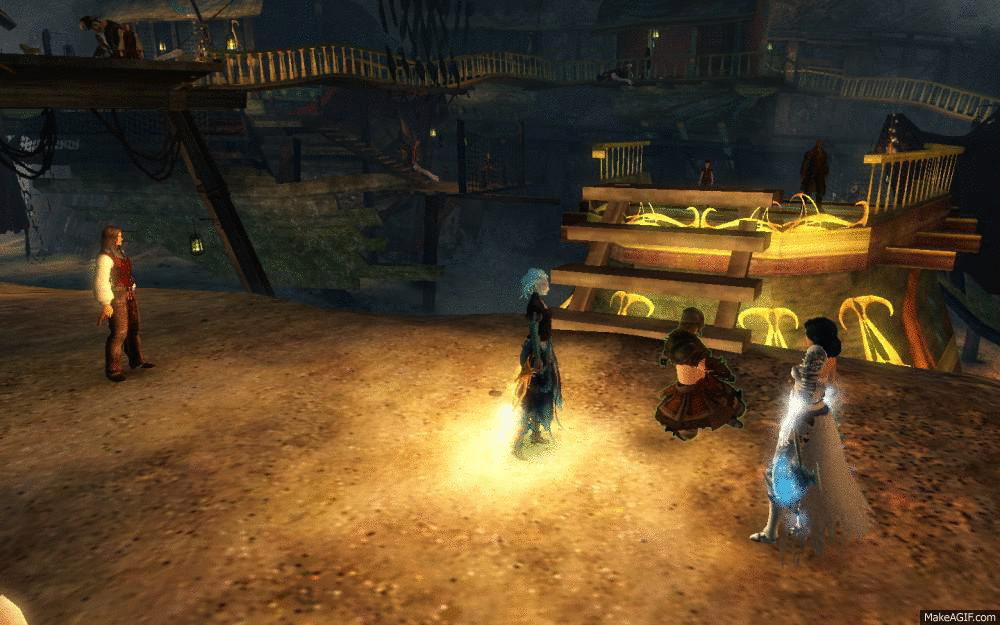Click the MakeAGIF.com watermark link
Screen dimensions: 1000x625
[x=958, y=616]
